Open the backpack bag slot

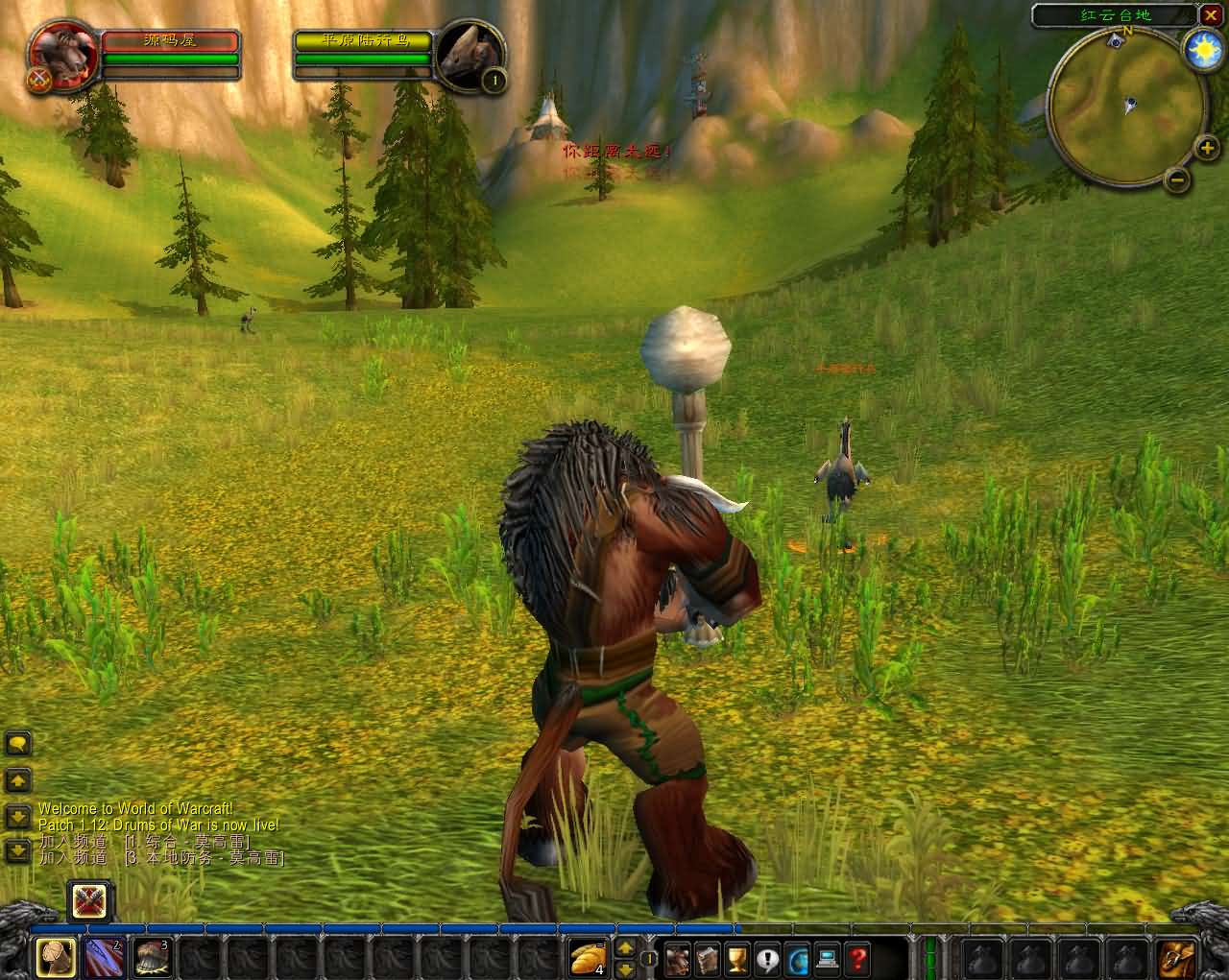click(1175, 957)
